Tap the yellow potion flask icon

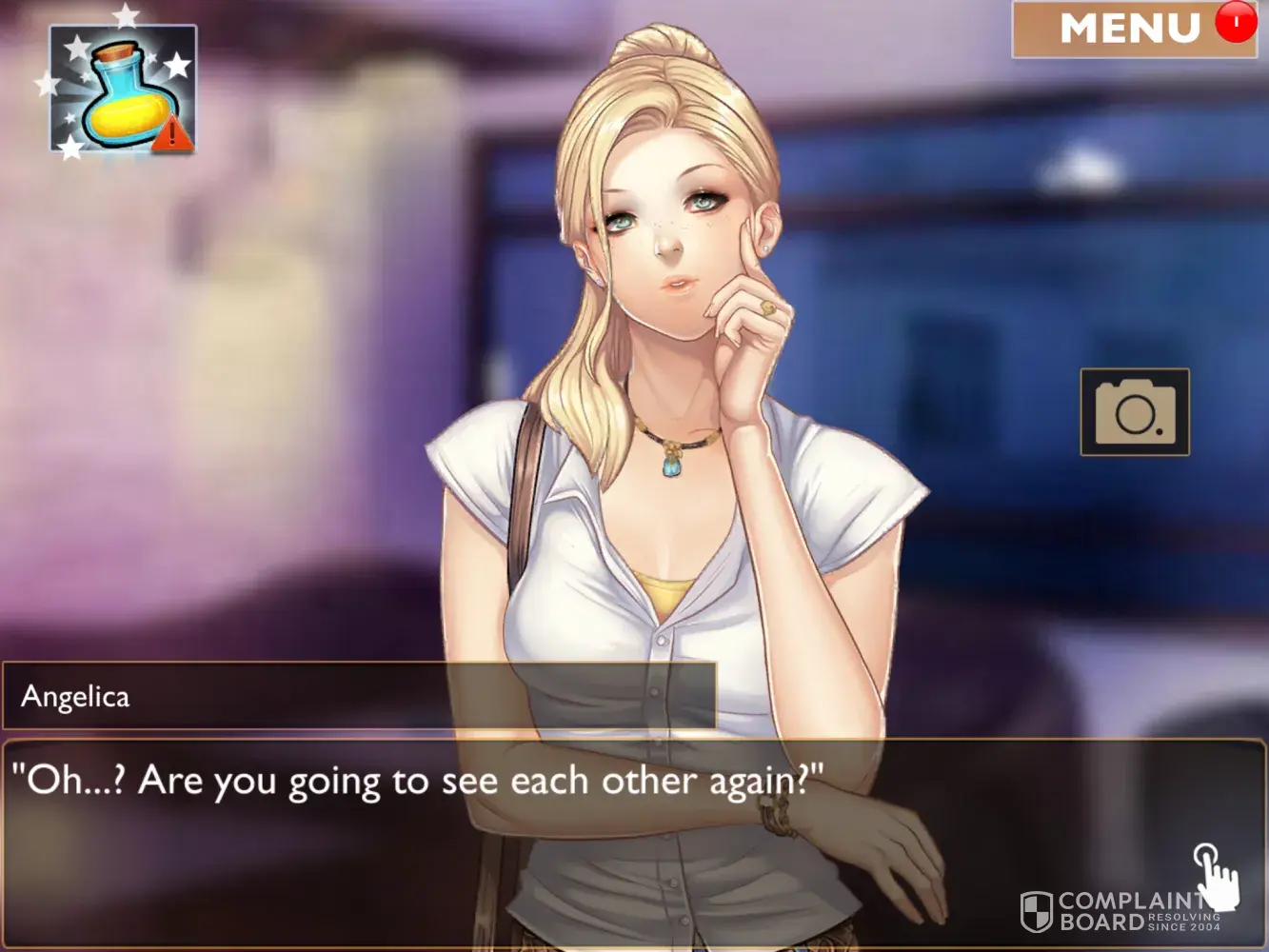(x=123, y=89)
